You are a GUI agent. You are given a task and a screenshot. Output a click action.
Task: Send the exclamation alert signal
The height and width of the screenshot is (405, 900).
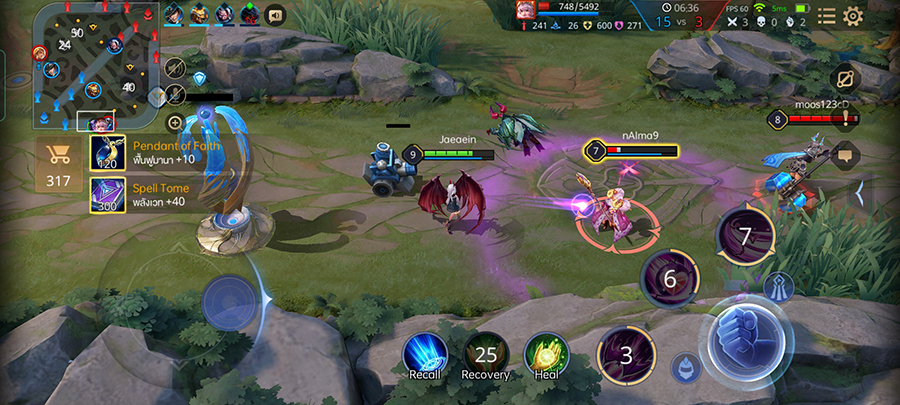(x=847, y=120)
